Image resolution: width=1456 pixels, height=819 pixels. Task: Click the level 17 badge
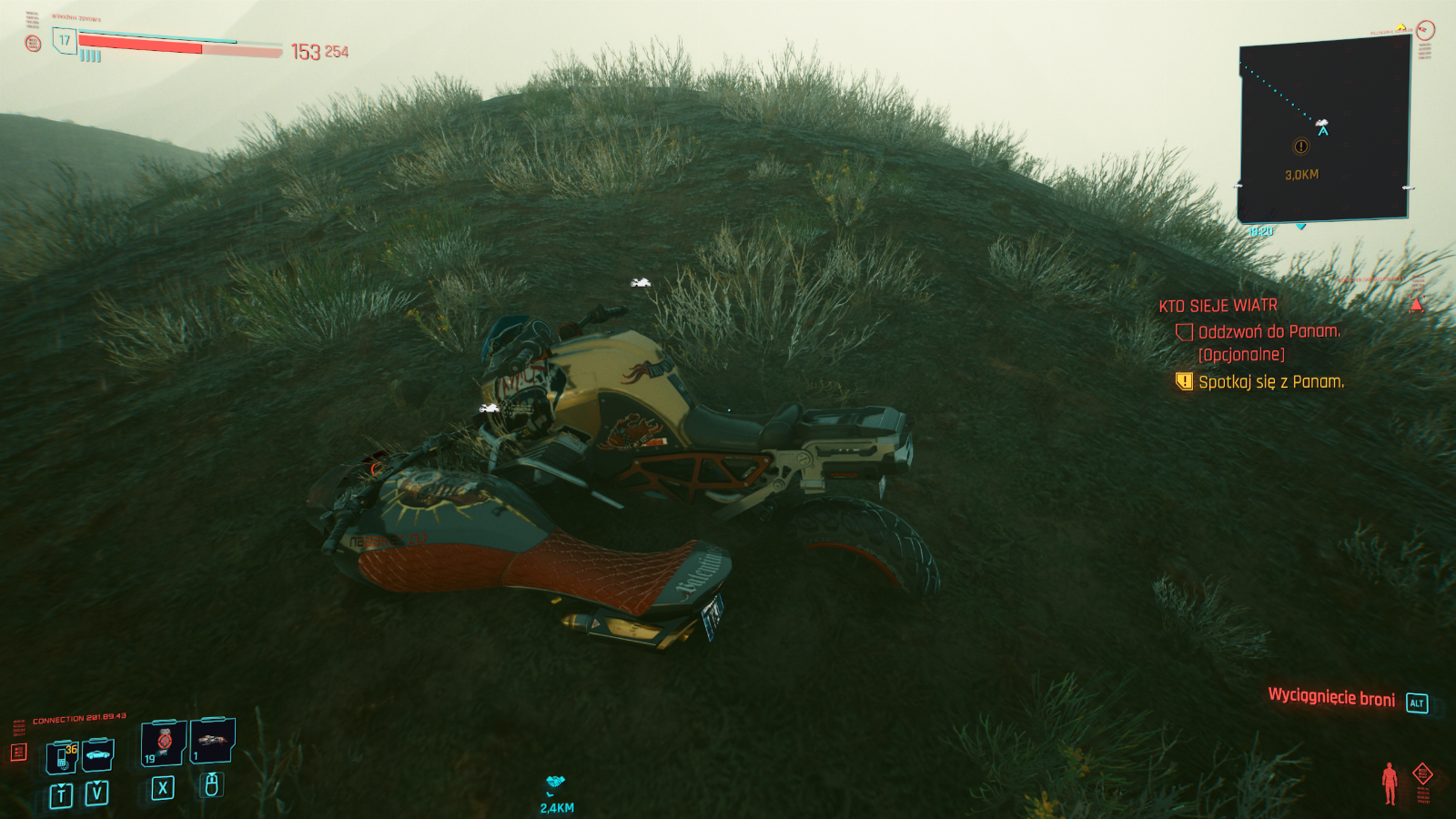[65, 40]
